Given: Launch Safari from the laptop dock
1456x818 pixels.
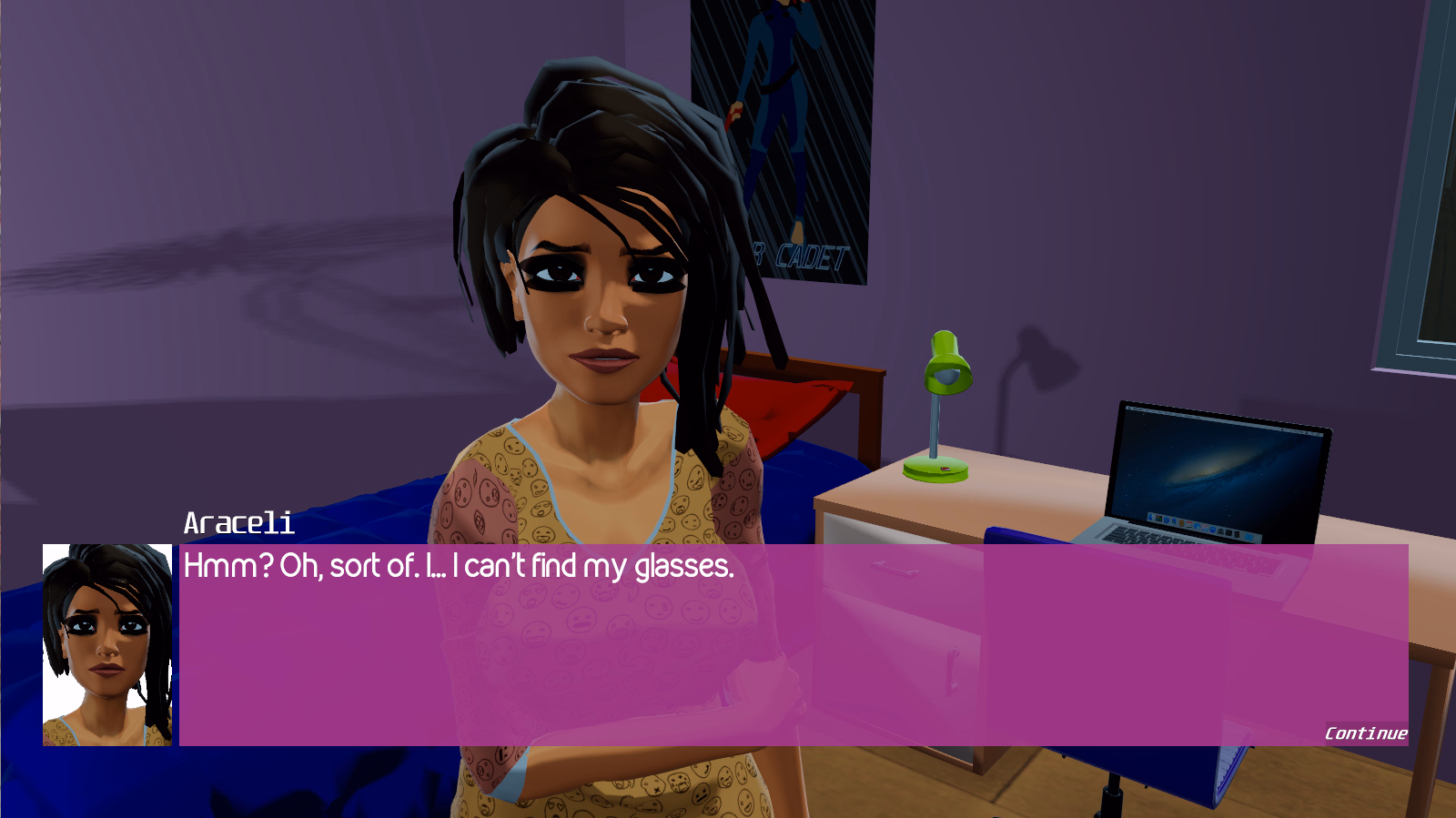Looking at the screenshot, I should (1167, 520).
